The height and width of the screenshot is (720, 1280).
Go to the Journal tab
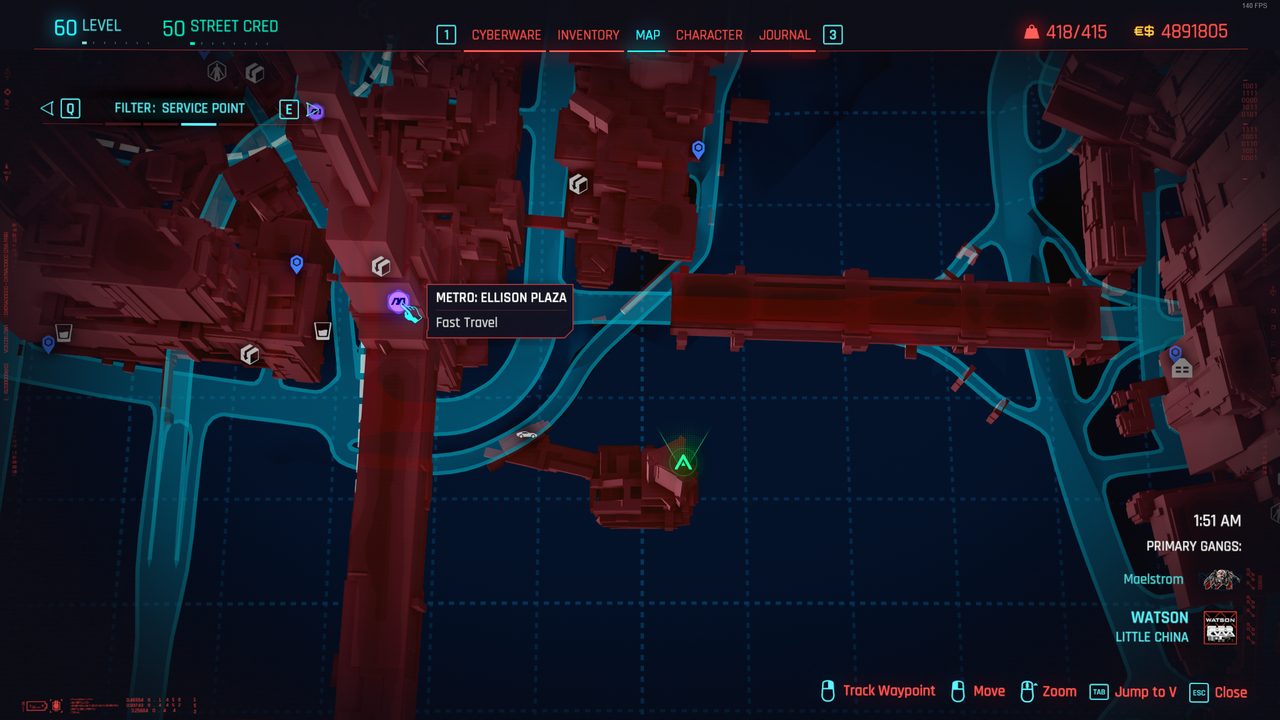(784, 35)
